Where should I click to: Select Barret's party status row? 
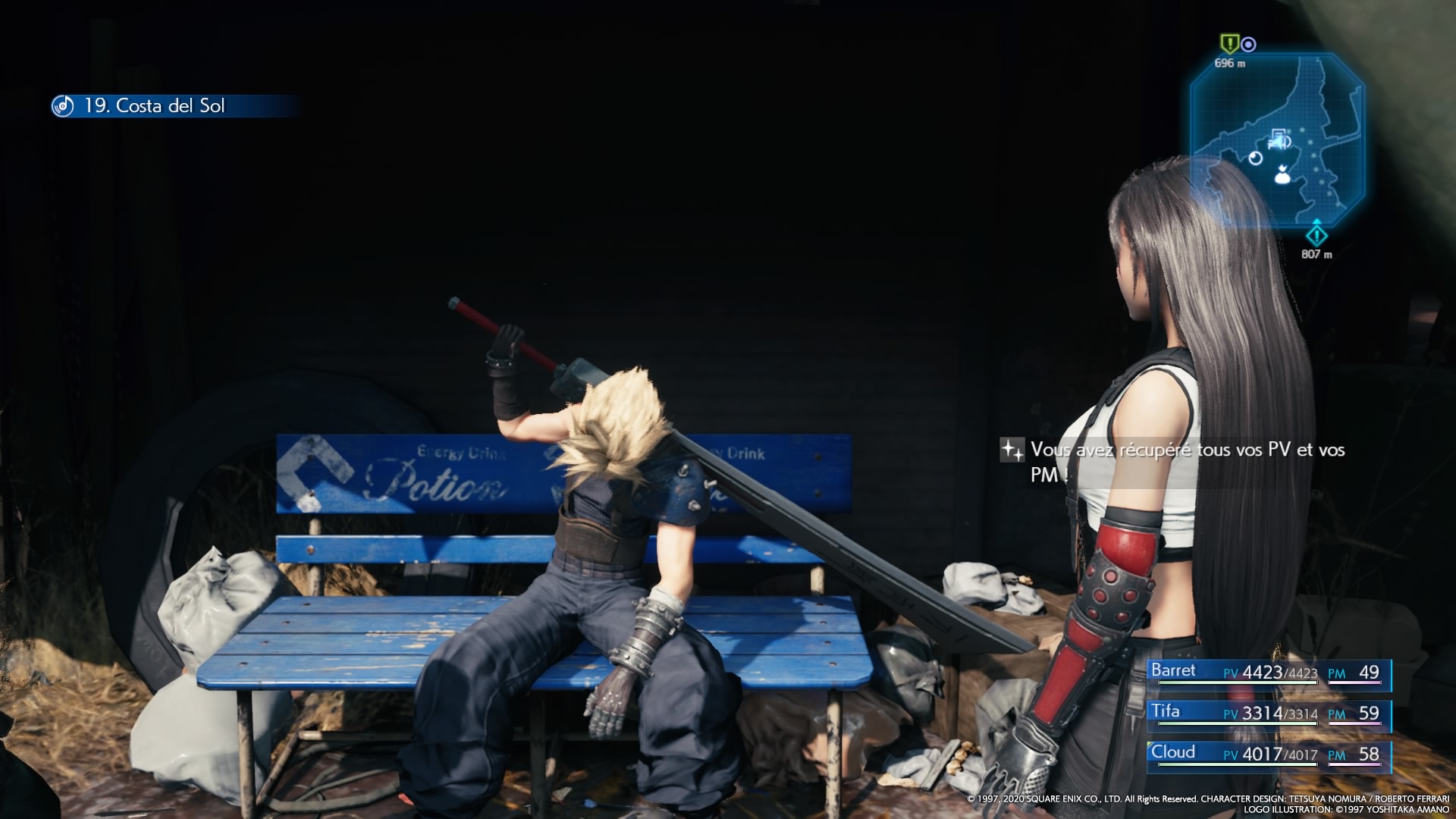(x=1268, y=673)
